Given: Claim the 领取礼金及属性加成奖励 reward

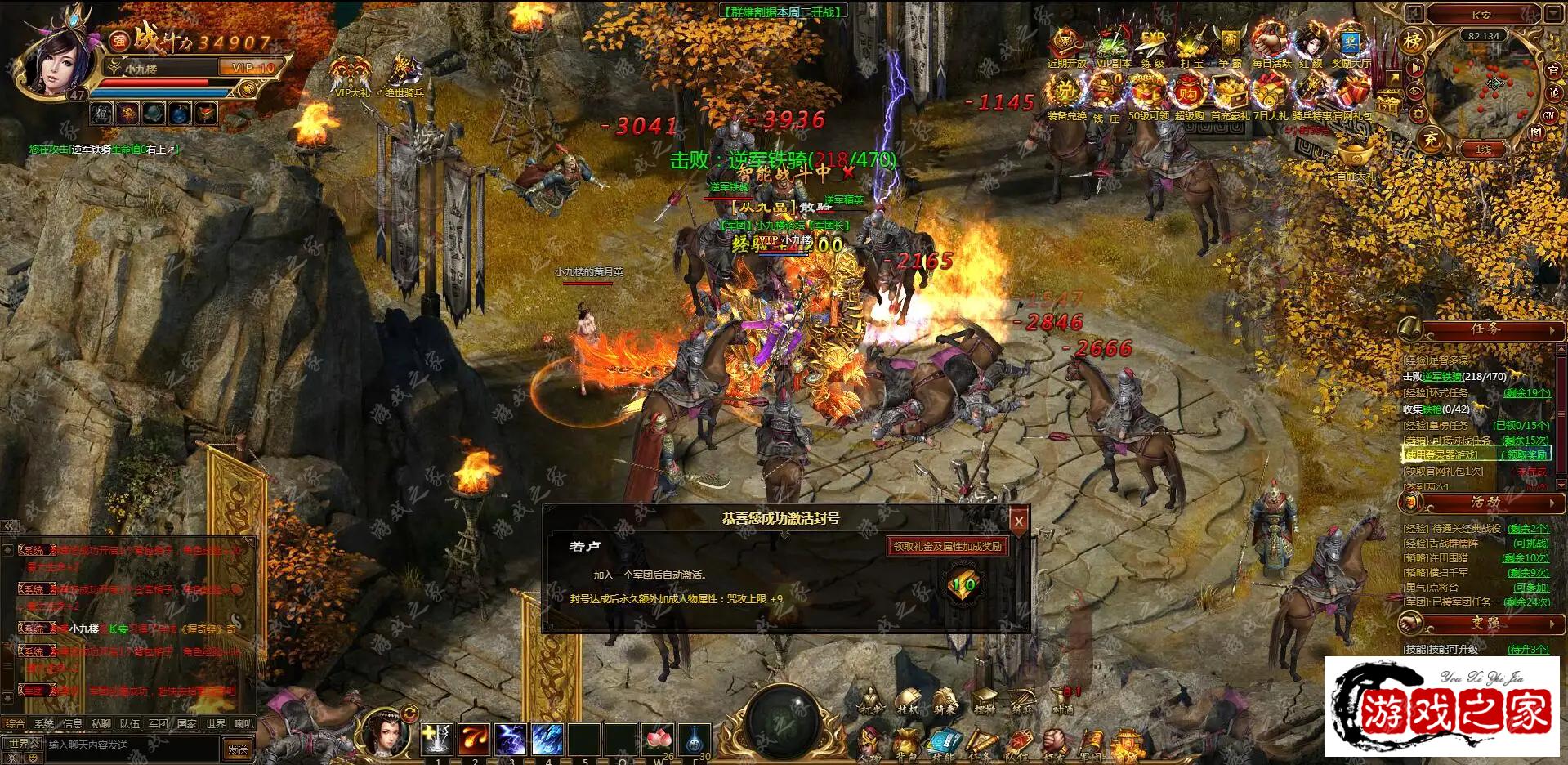Looking at the screenshot, I should pyautogui.click(x=947, y=546).
